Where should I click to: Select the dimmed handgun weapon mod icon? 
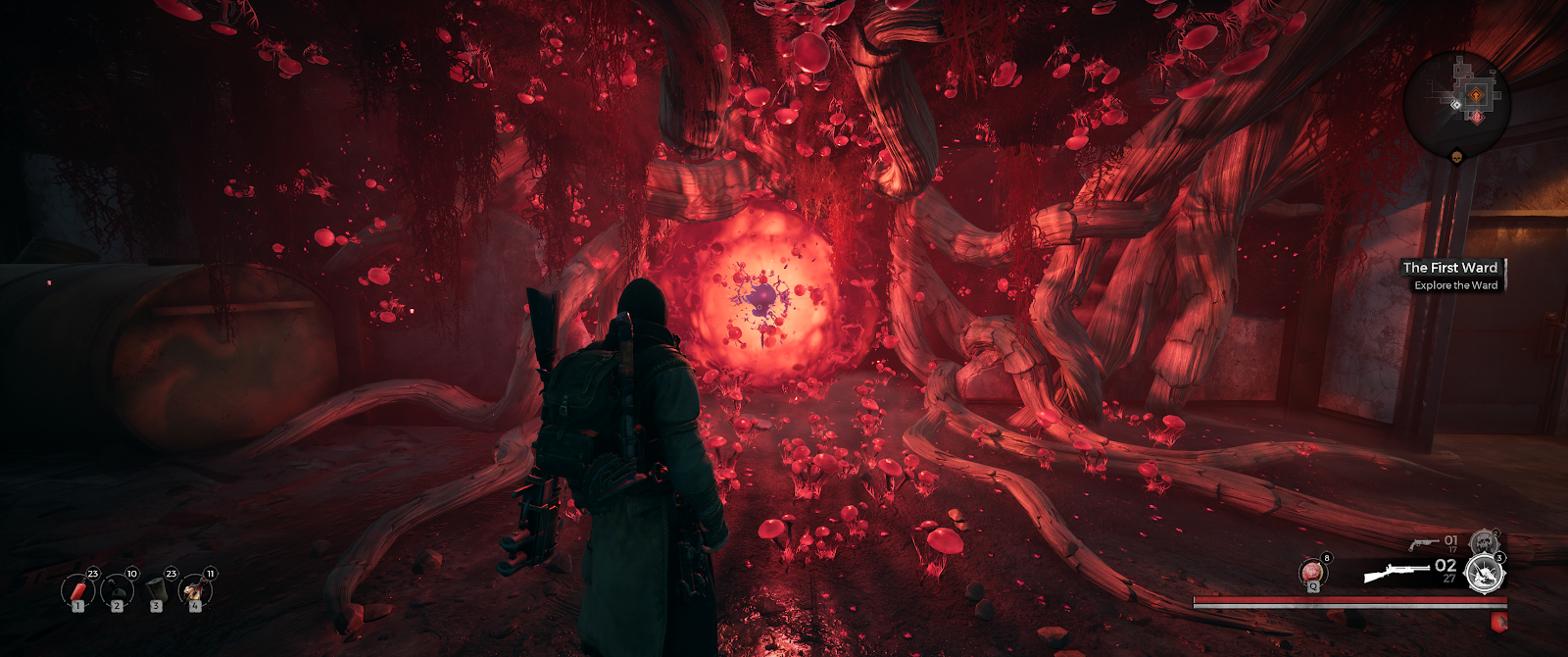coord(1484,542)
